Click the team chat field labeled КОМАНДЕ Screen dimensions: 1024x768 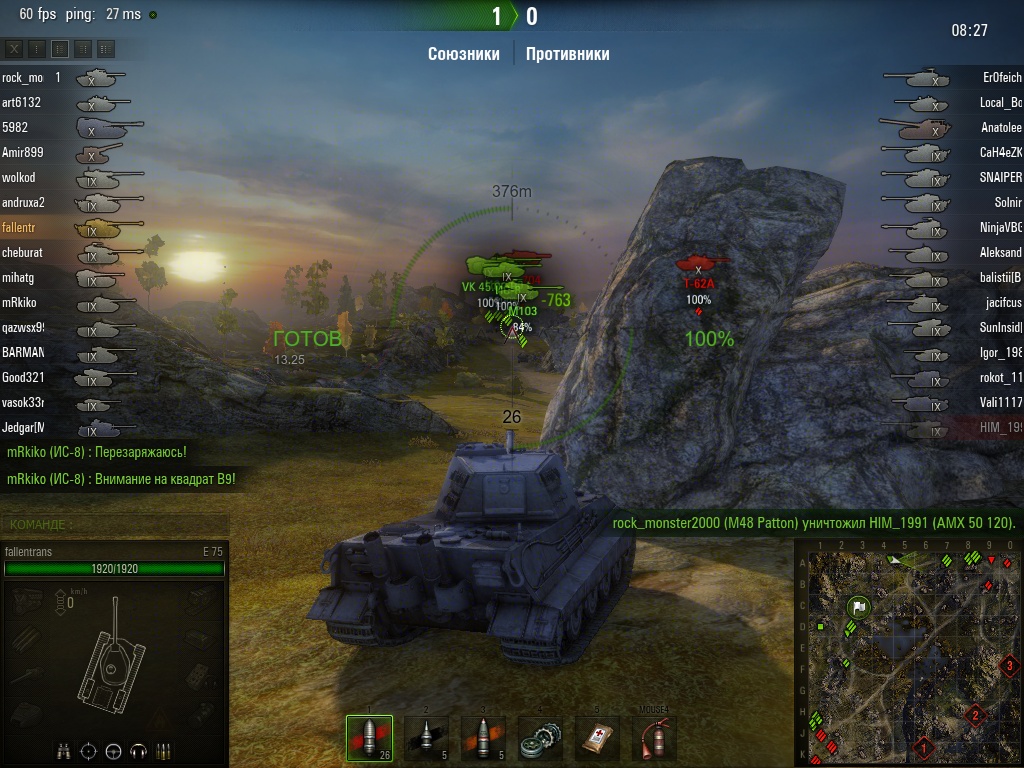[116, 524]
